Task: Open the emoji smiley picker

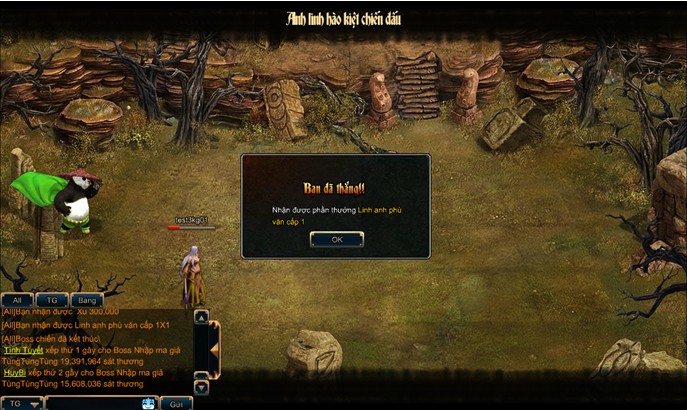Action: coord(148,404)
